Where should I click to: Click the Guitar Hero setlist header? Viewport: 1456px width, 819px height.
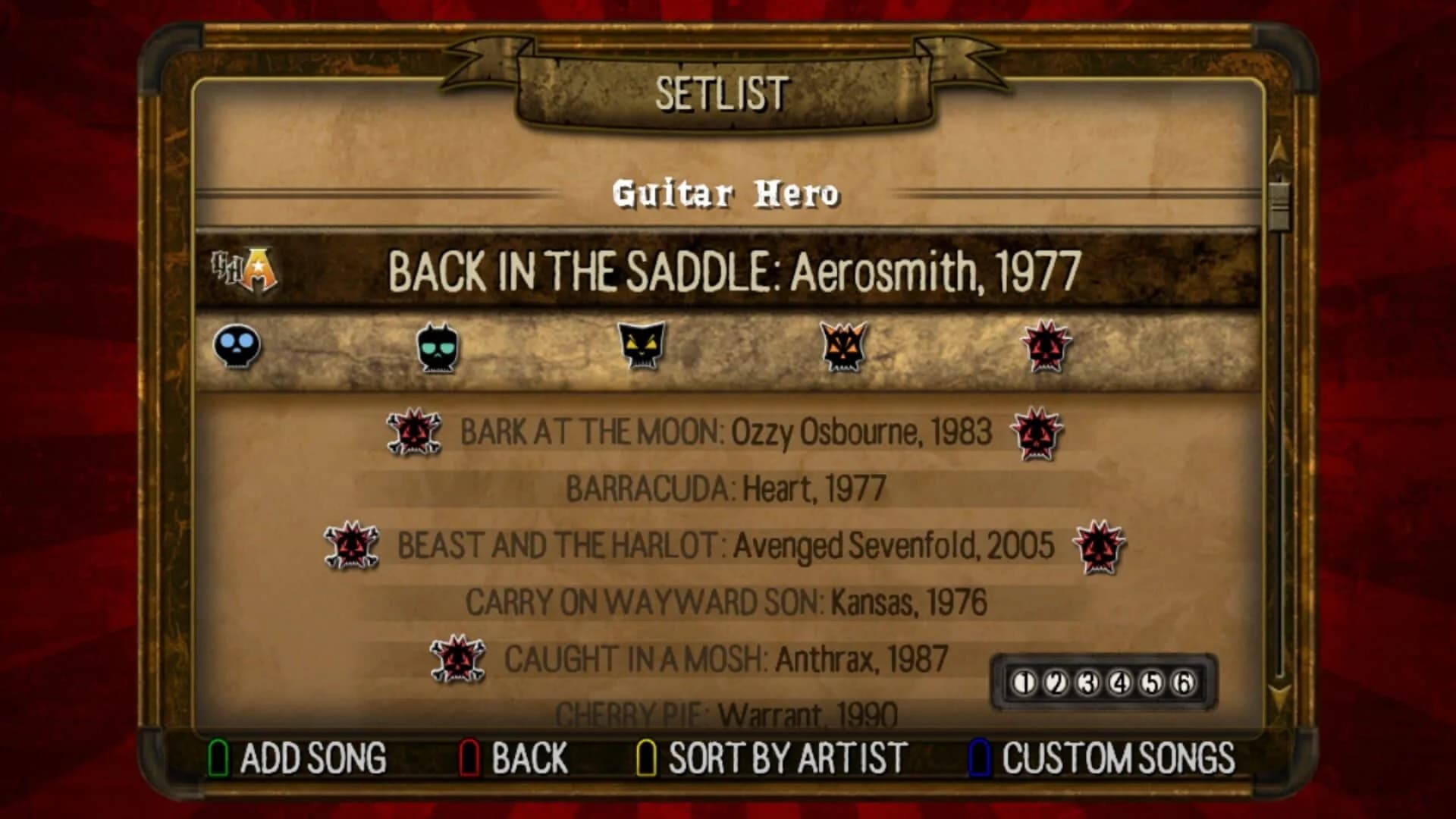[726, 196]
